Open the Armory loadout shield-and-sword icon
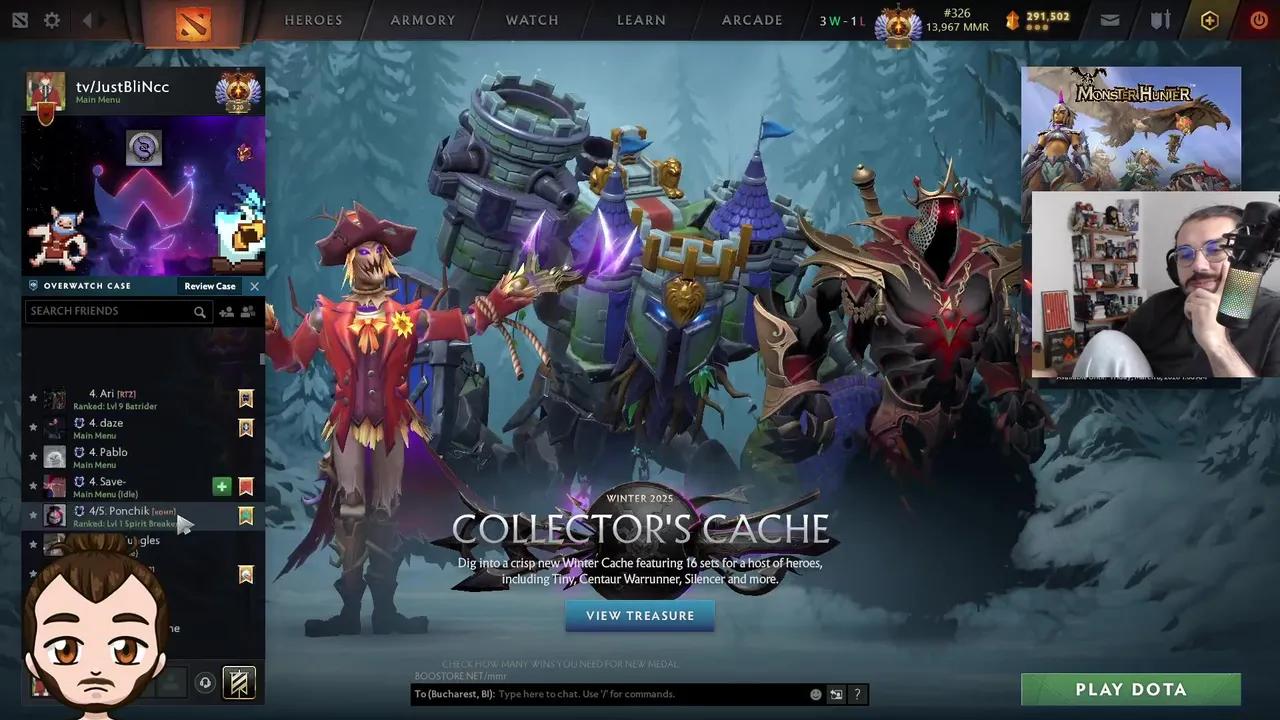 click(1158, 19)
